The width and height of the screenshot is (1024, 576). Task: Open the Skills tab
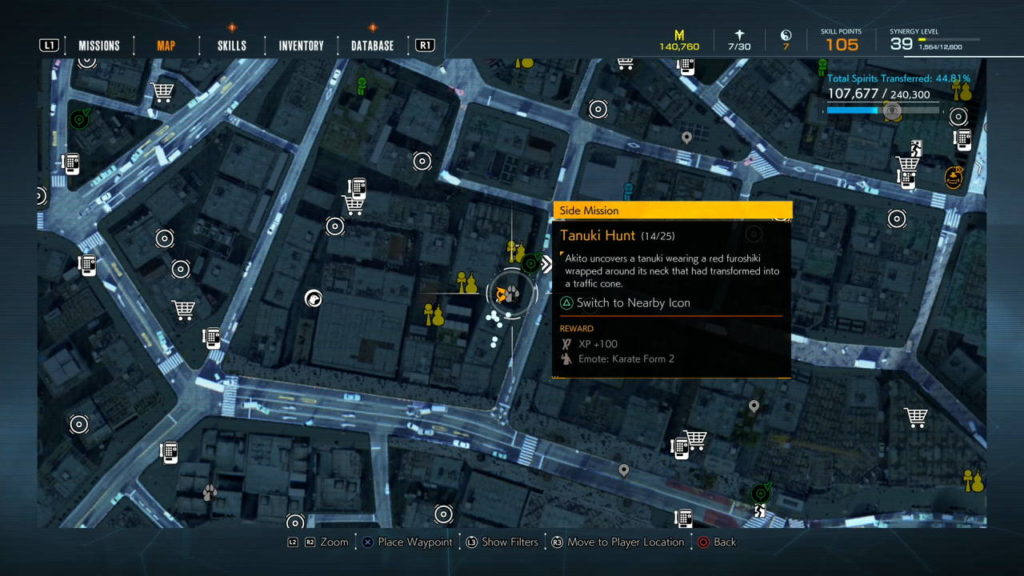pyautogui.click(x=231, y=45)
